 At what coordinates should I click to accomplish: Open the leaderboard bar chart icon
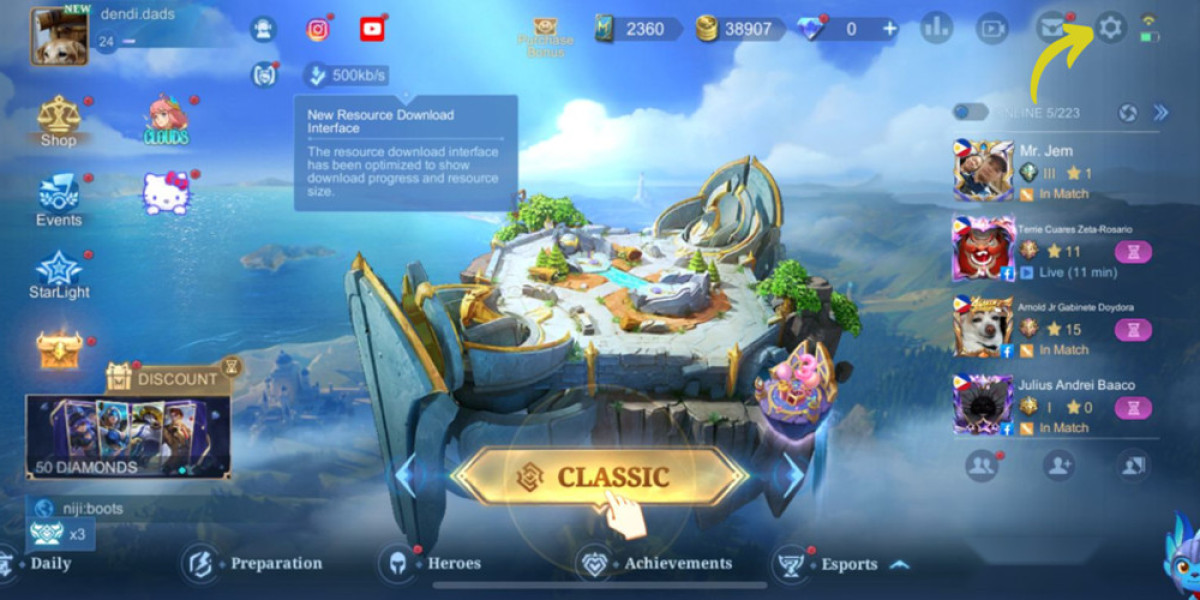pos(936,28)
